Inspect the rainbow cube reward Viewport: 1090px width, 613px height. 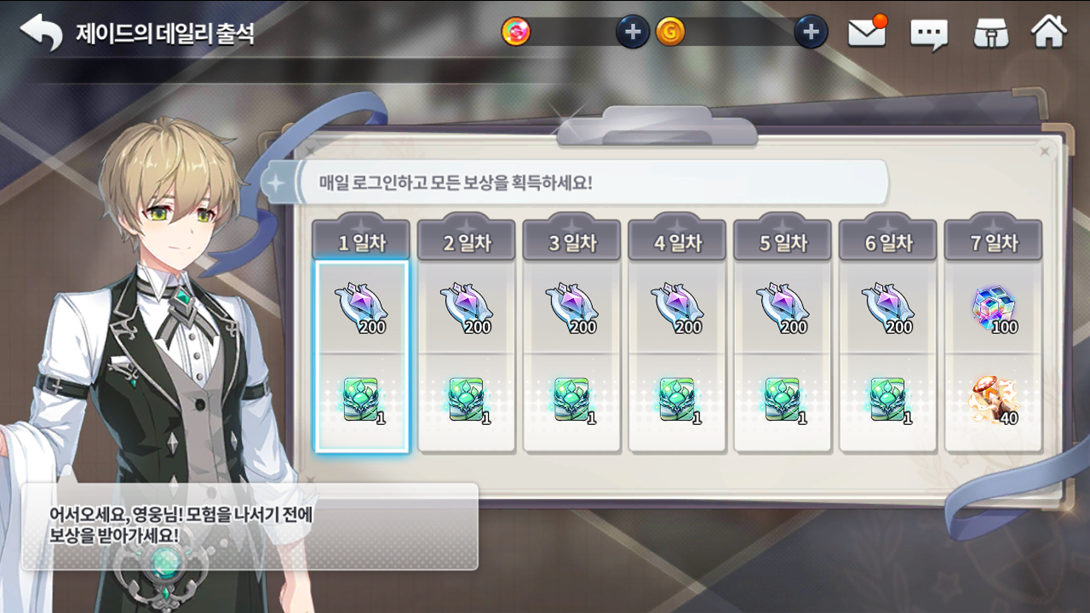[993, 309]
